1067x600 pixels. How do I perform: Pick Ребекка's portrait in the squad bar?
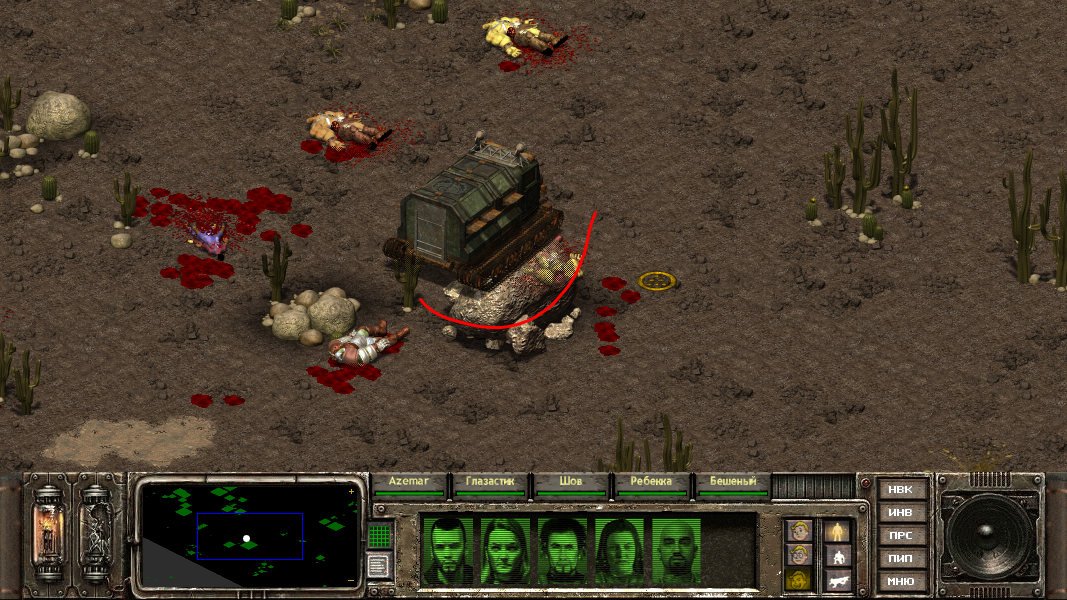click(x=621, y=550)
